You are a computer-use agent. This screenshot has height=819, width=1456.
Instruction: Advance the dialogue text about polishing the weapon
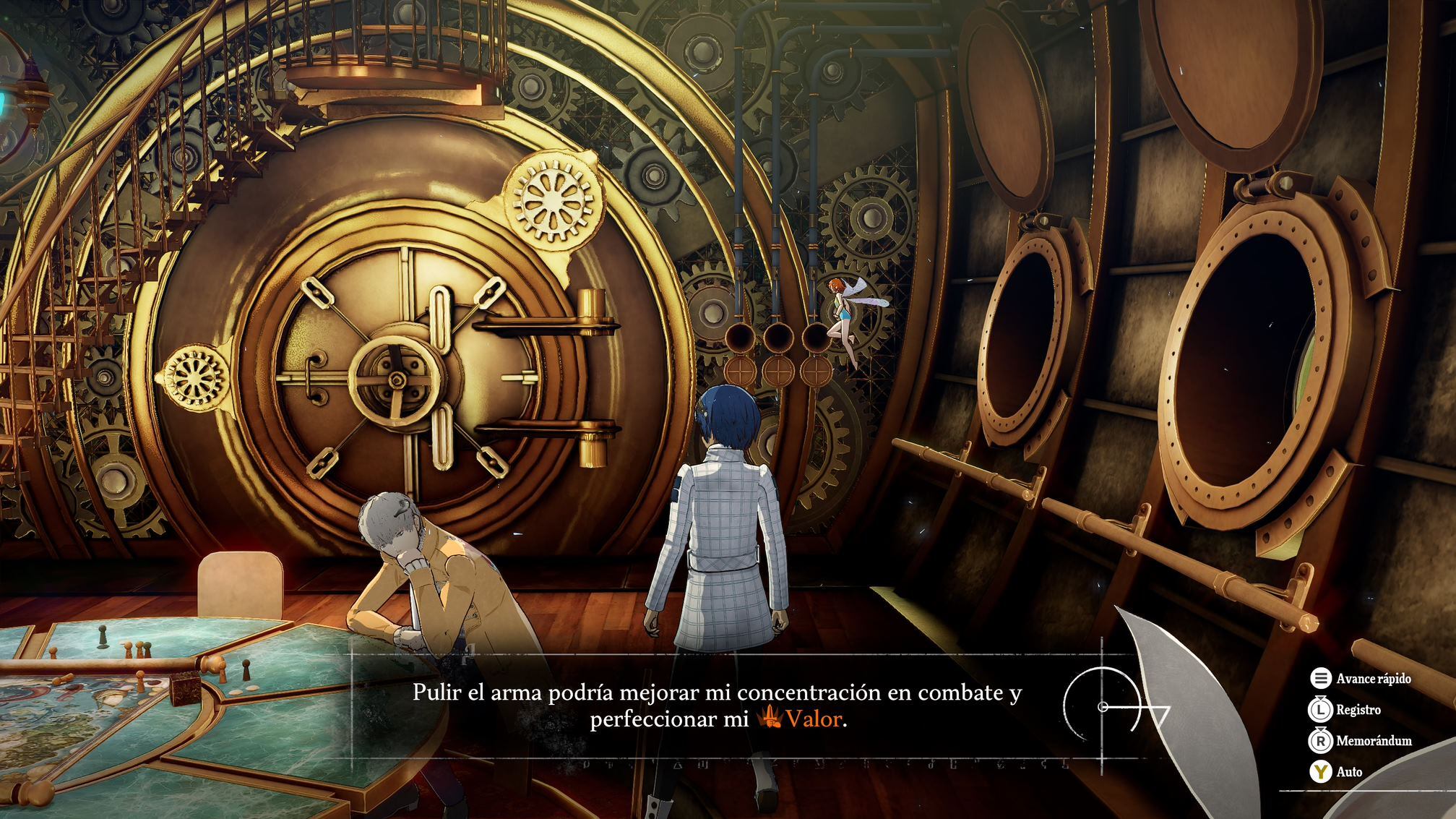[x=717, y=706]
